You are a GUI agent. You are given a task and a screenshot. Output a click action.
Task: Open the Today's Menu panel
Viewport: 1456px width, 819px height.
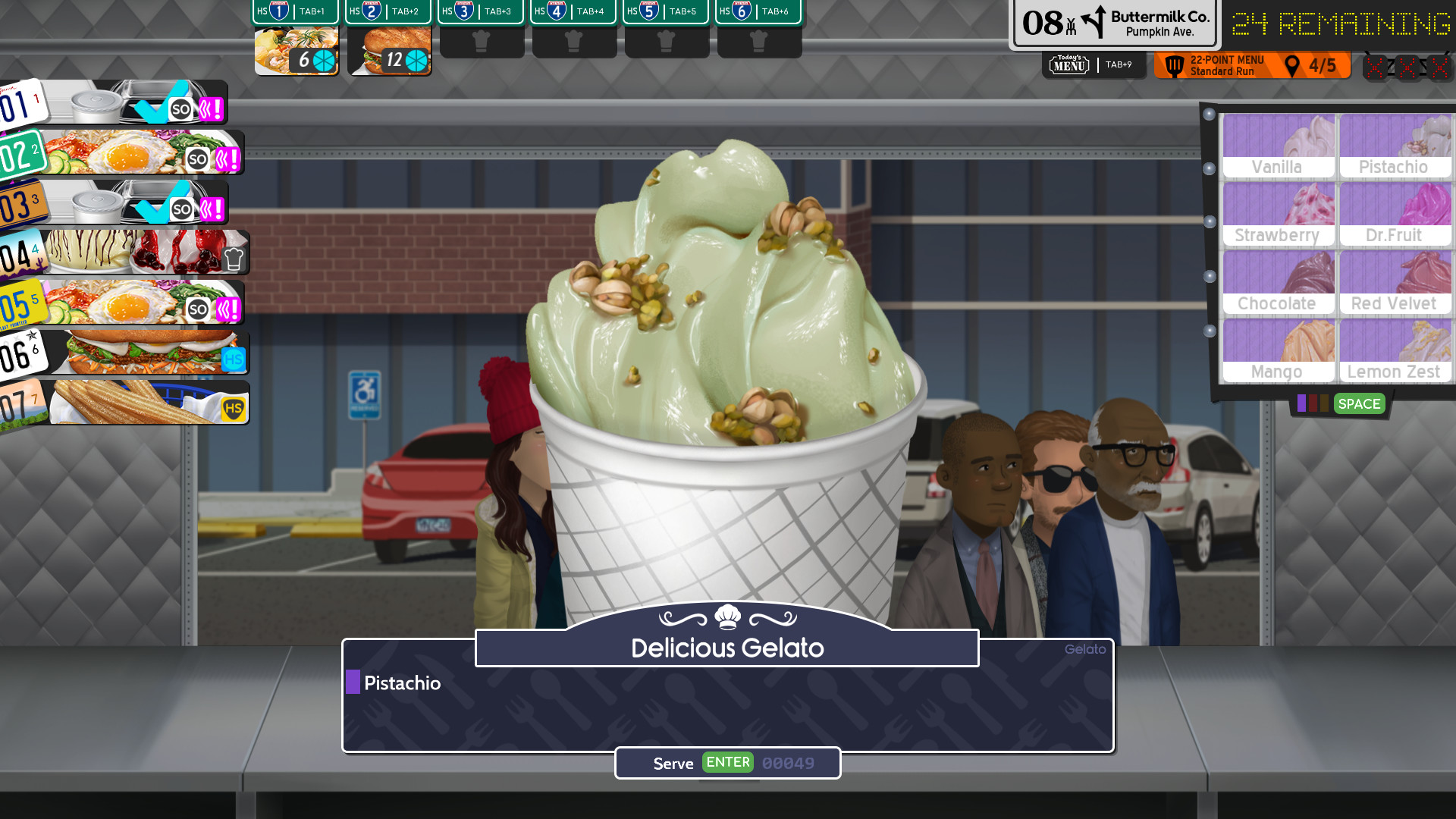1068,64
